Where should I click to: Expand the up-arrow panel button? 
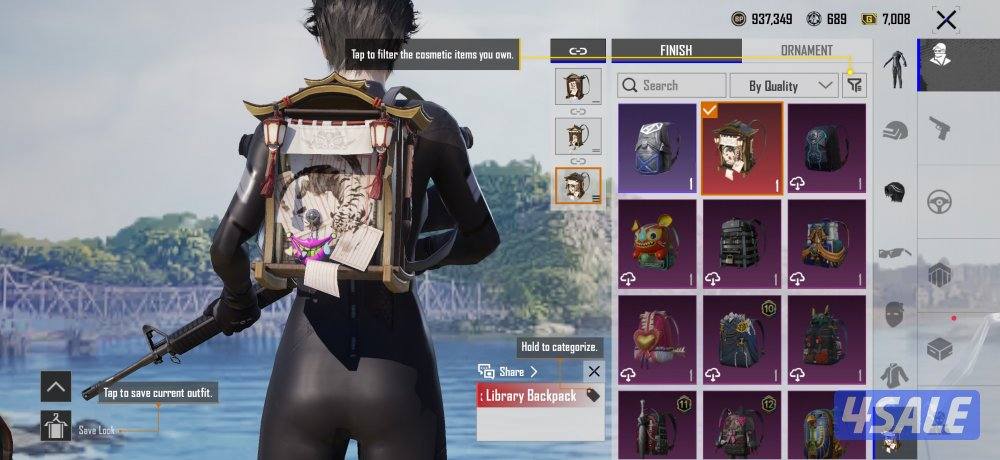pos(56,386)
